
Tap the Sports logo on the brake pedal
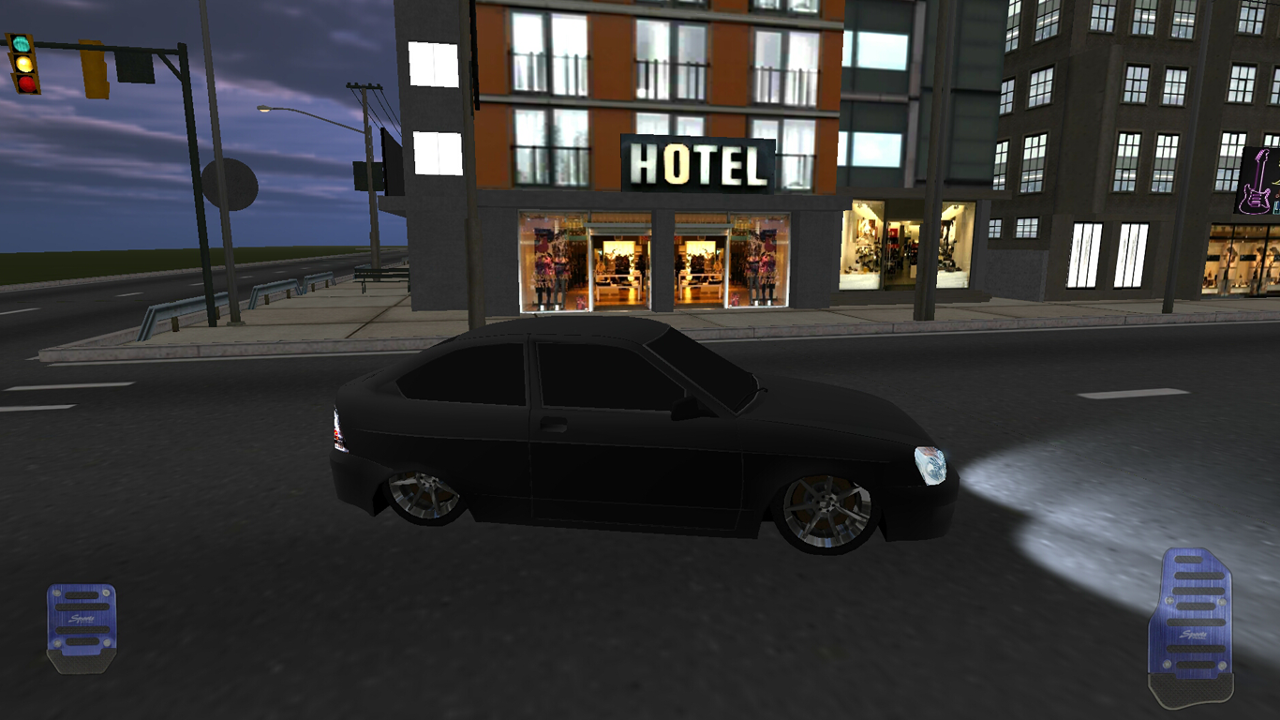point(80,618)
